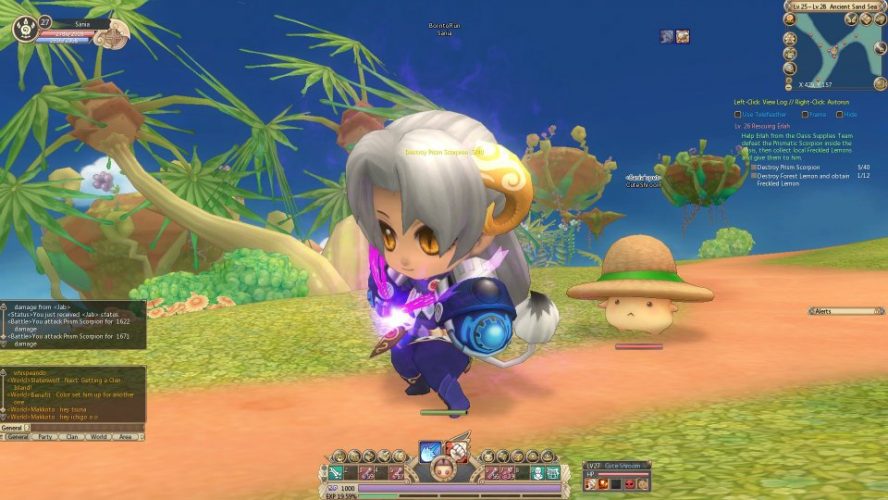Toggle the Use Telefeather checkbox

(737, 114)
